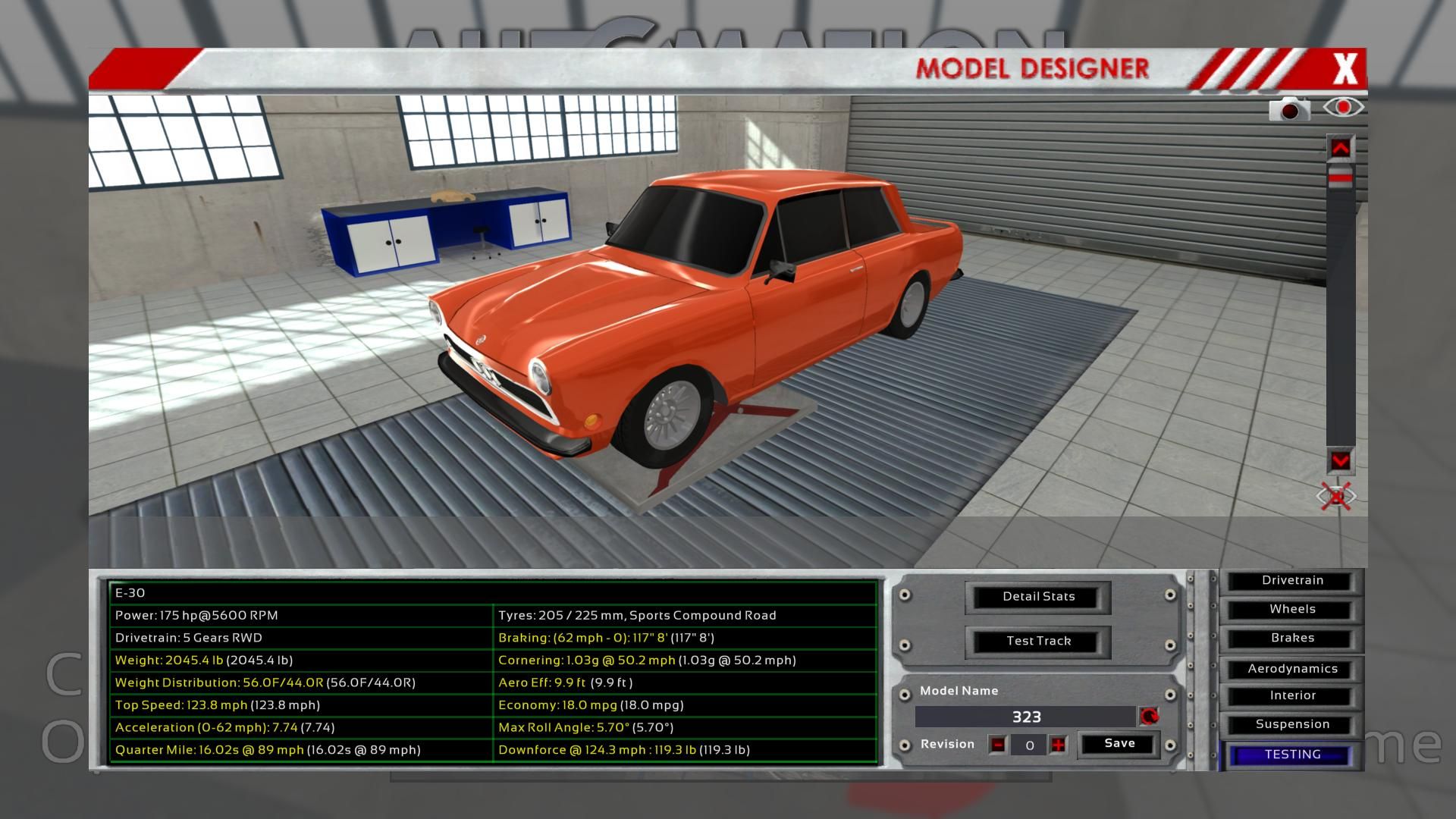The height and width of the screenshot is (819, 1456).
Task: Choose the Suspension tab
Action: (1292, 725)
